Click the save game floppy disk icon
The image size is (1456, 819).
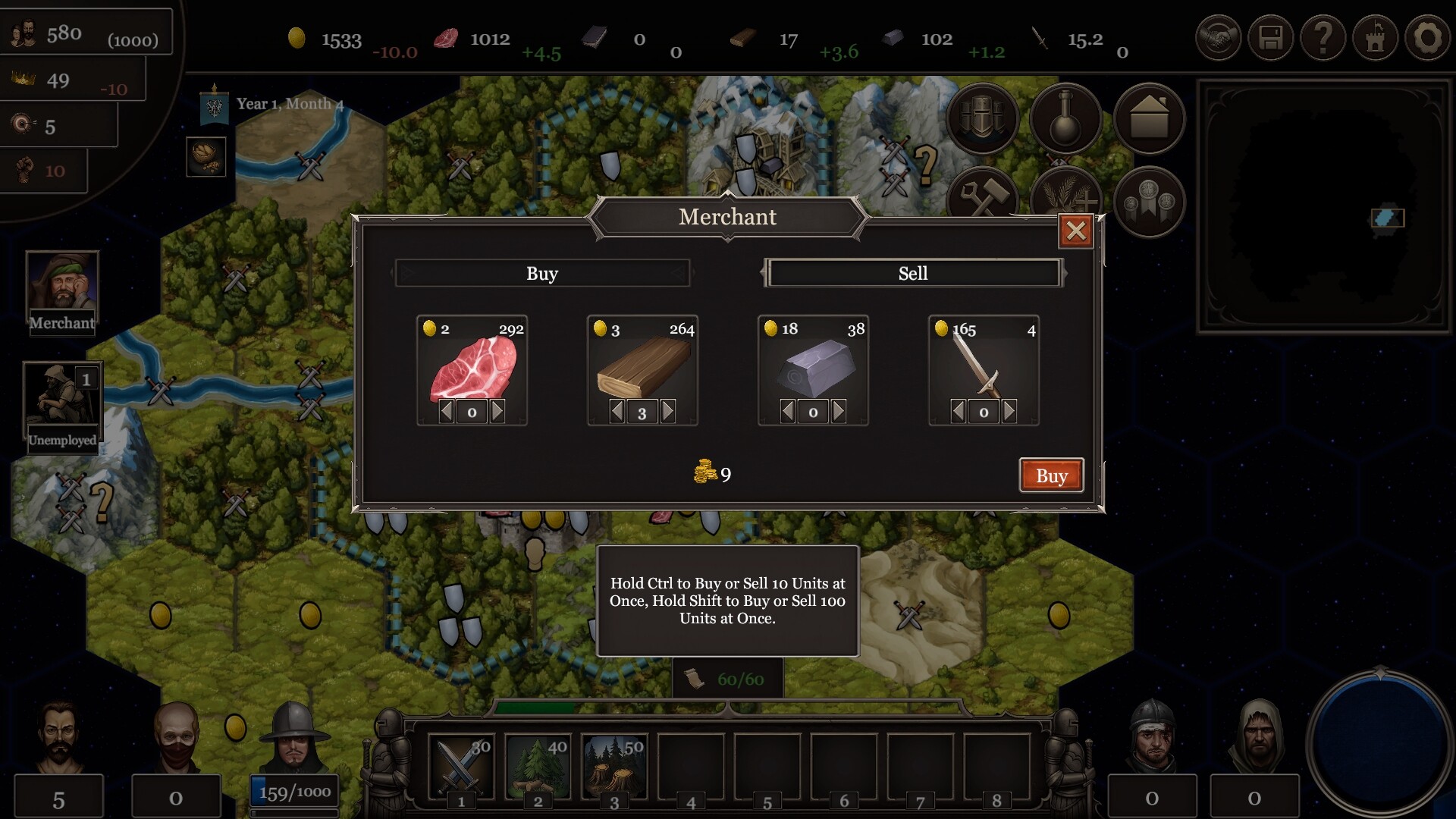(x=1271, y=36)
